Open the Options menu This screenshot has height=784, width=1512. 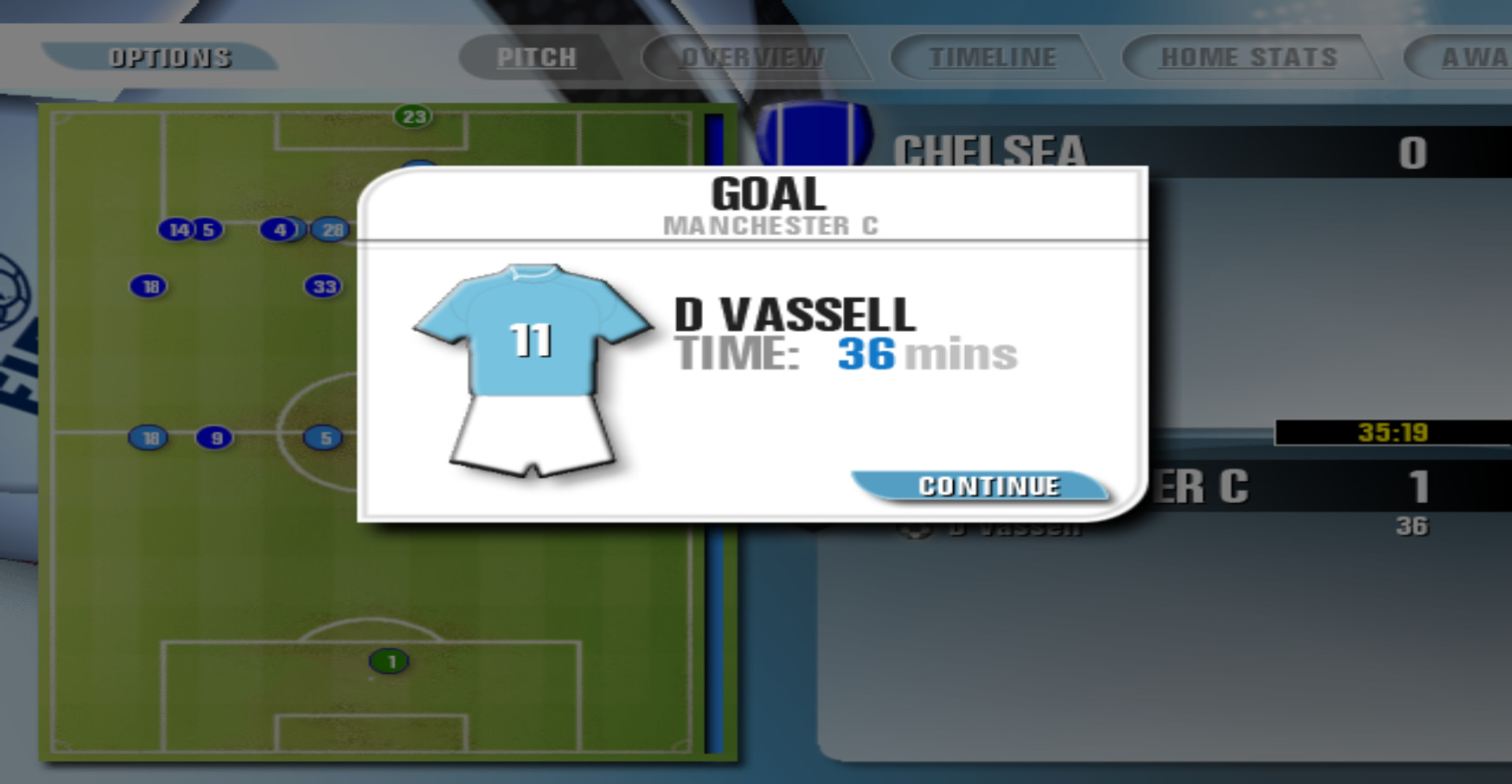(170, 55)
